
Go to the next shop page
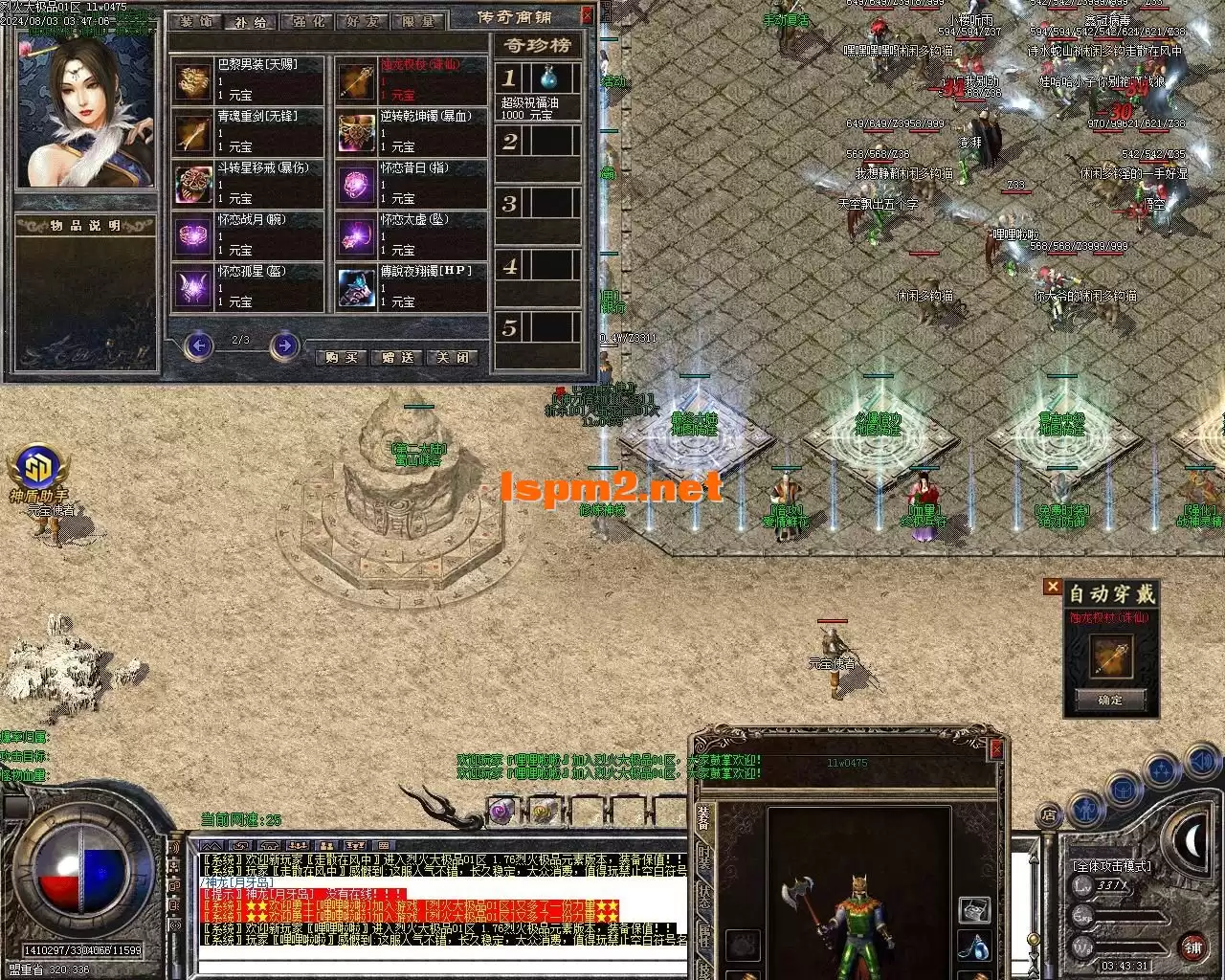(284, 345)
